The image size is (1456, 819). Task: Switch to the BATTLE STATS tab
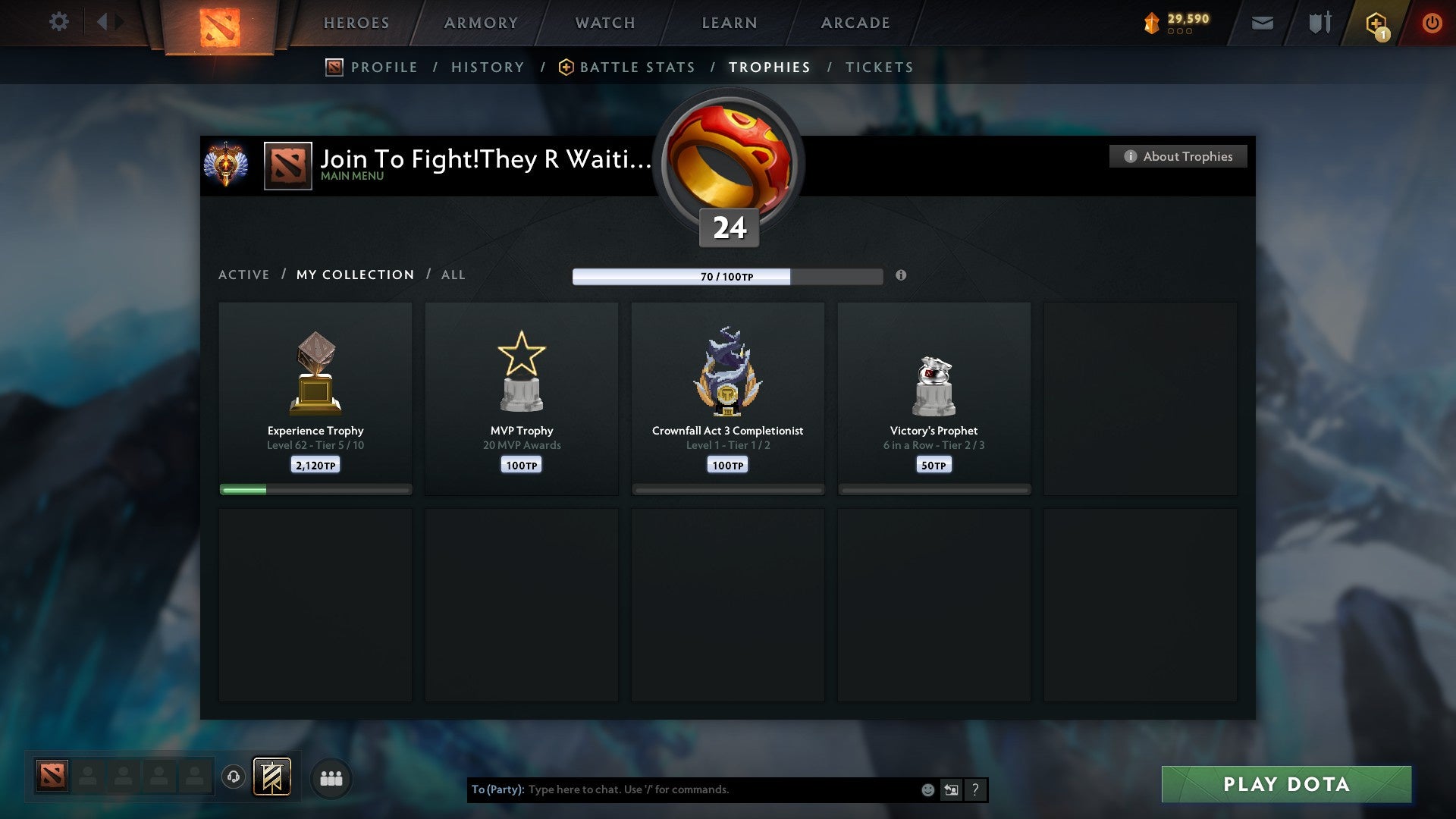pos(637,67)
